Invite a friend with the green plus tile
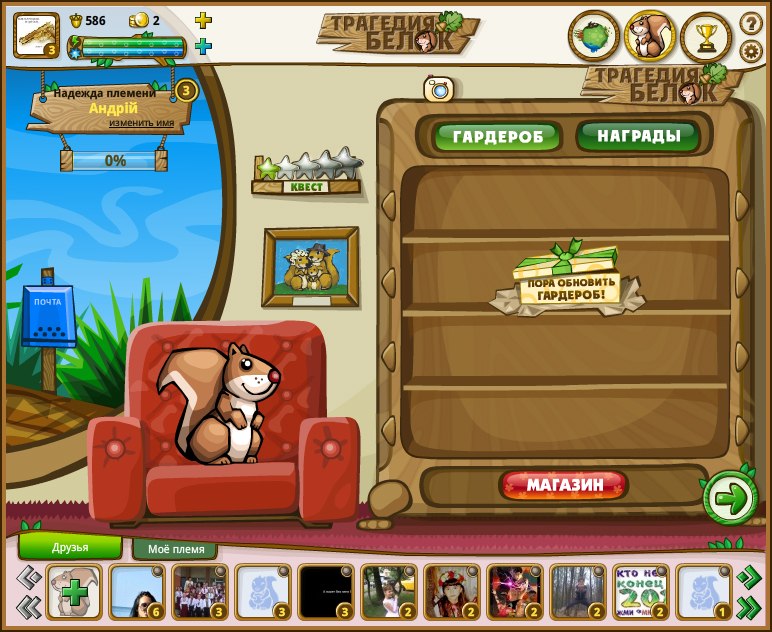 click(x=73, y=591)
